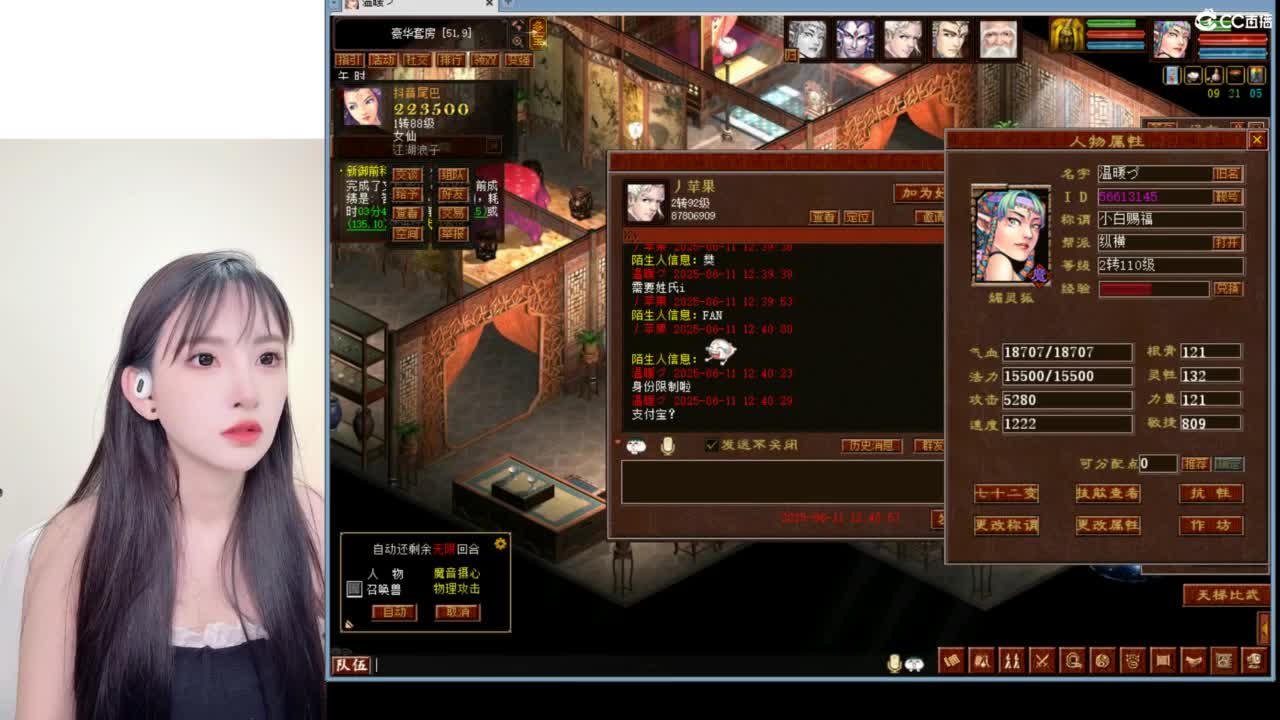This screenshot has width=1280, height=720.
Task: Click the yin-yang taiji icon
Action: point(1104,661)
